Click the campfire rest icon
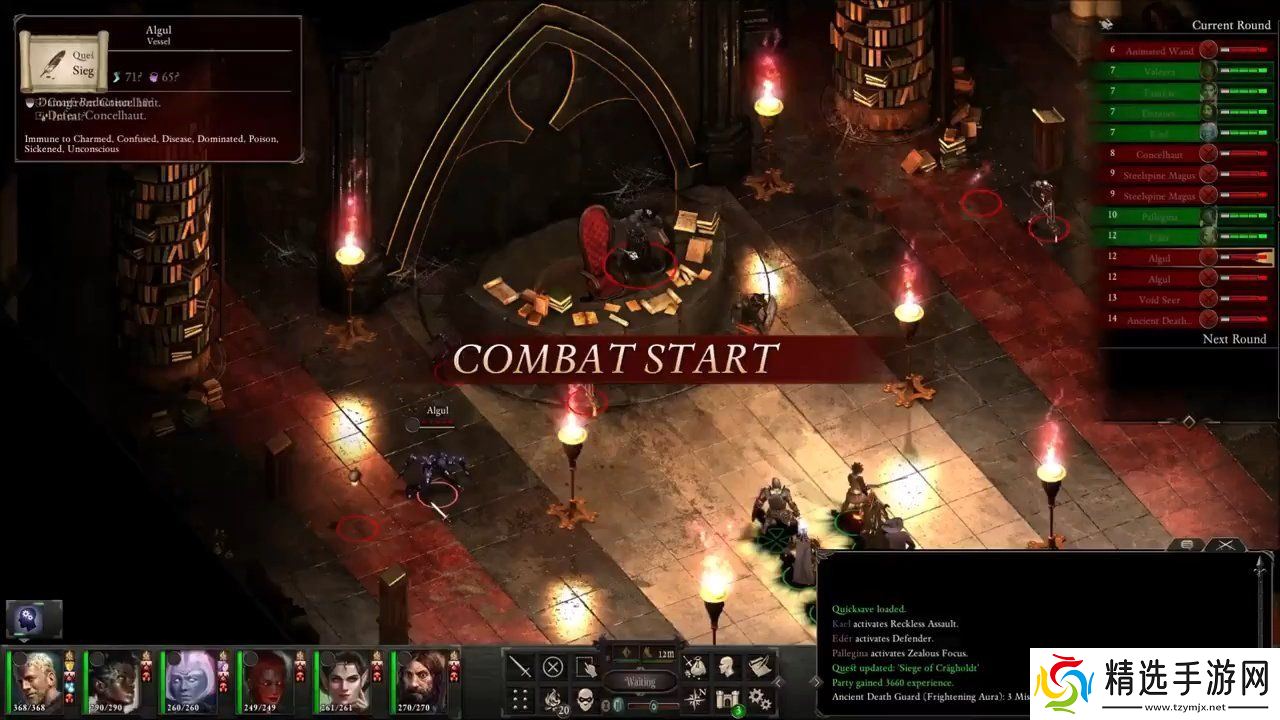This screenshot has width=1280, height=720. tap(552, 698)
